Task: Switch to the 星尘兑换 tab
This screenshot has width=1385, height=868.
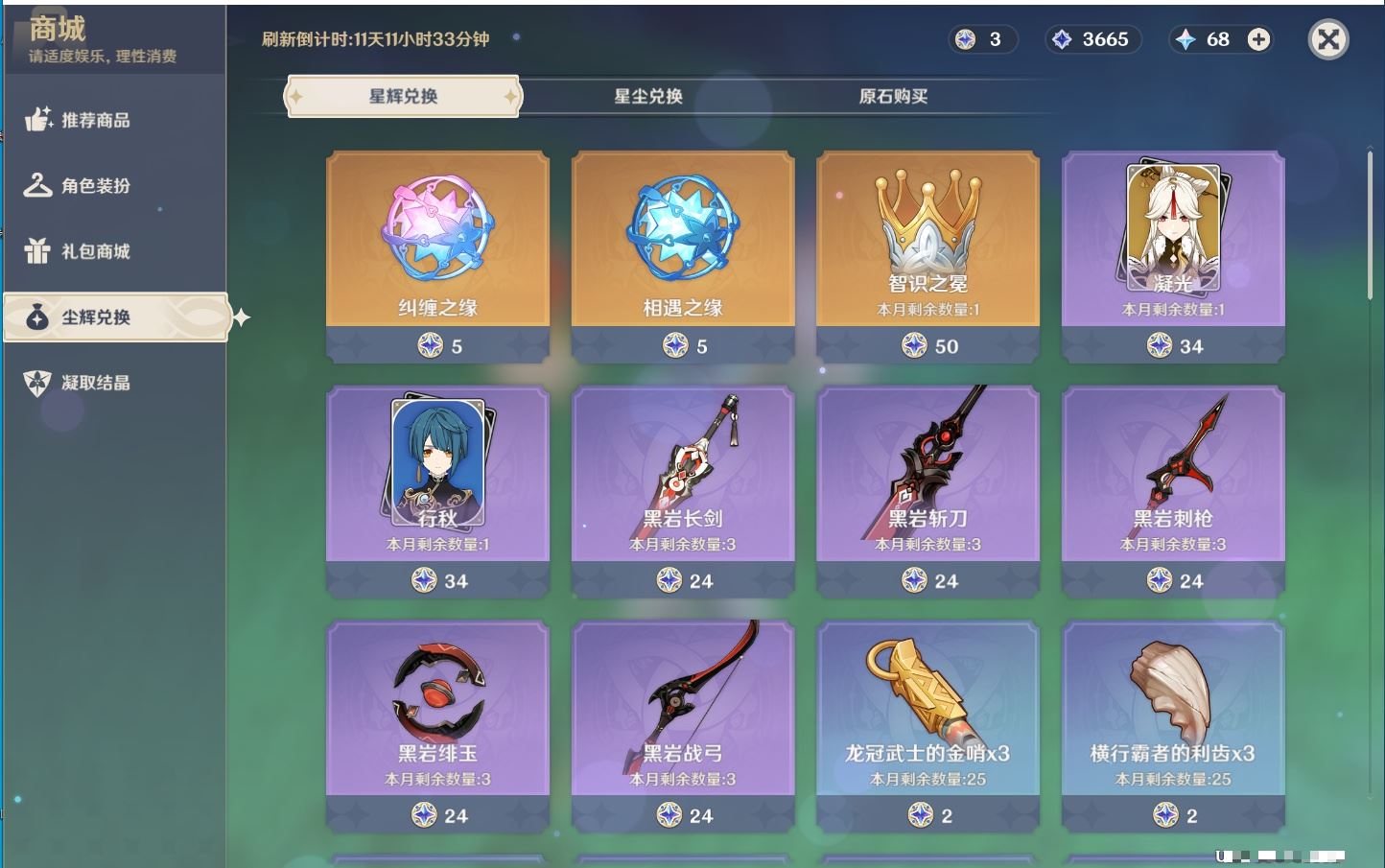Action: click(648, 96)
